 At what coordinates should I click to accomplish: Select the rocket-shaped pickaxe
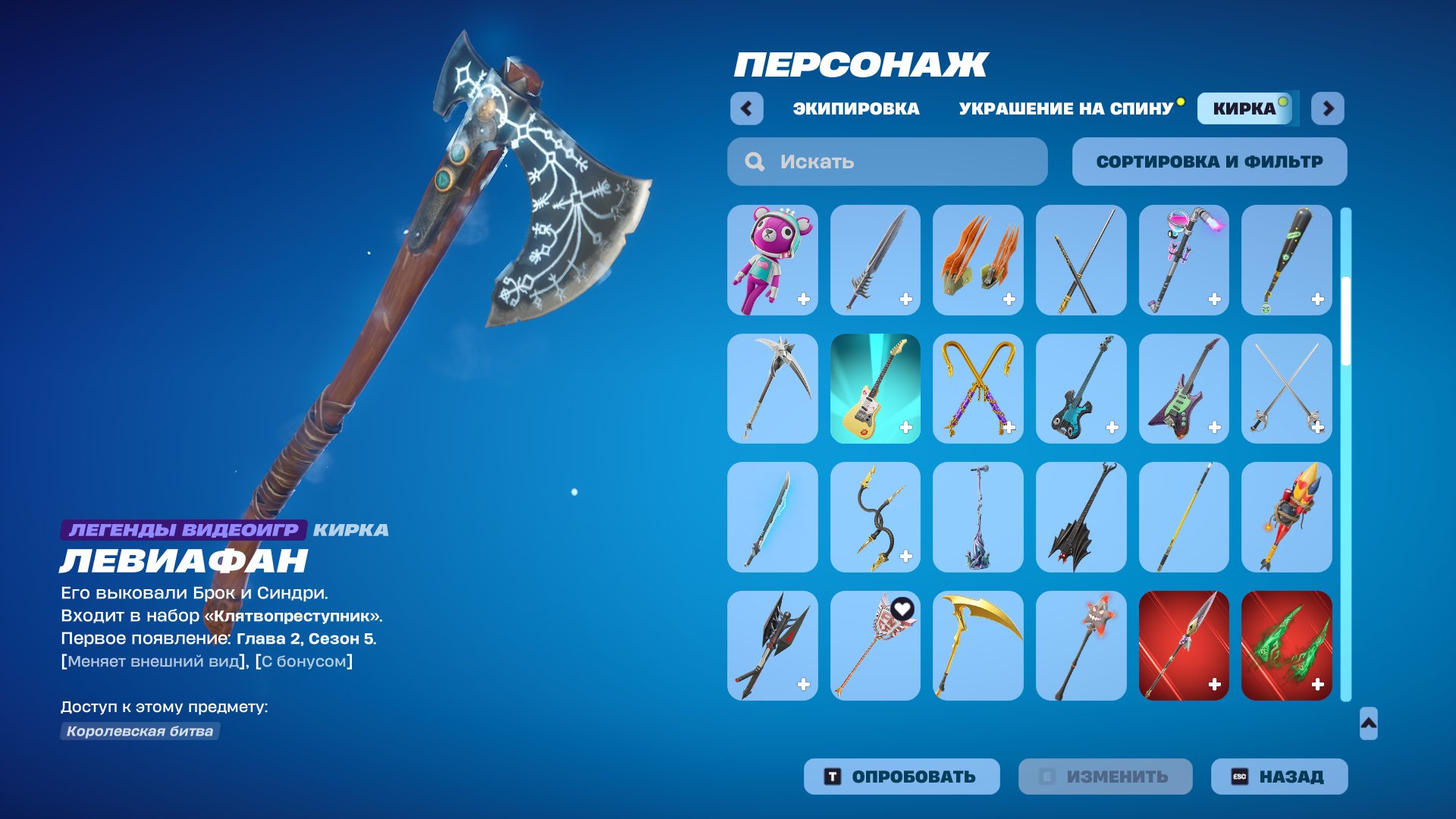click(1287, 516)
